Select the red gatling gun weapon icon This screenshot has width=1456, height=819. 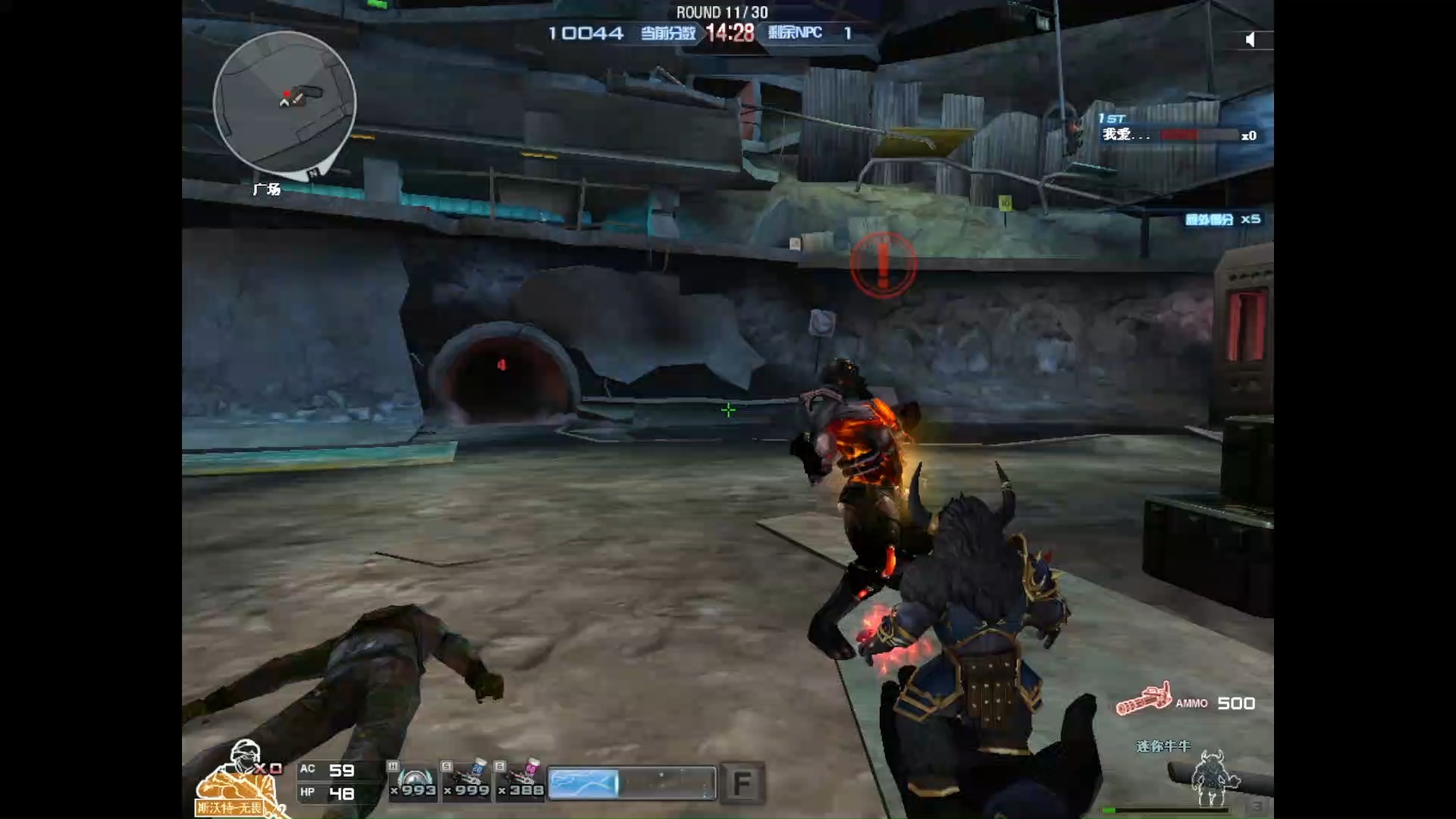click(x=1144, y=699)
